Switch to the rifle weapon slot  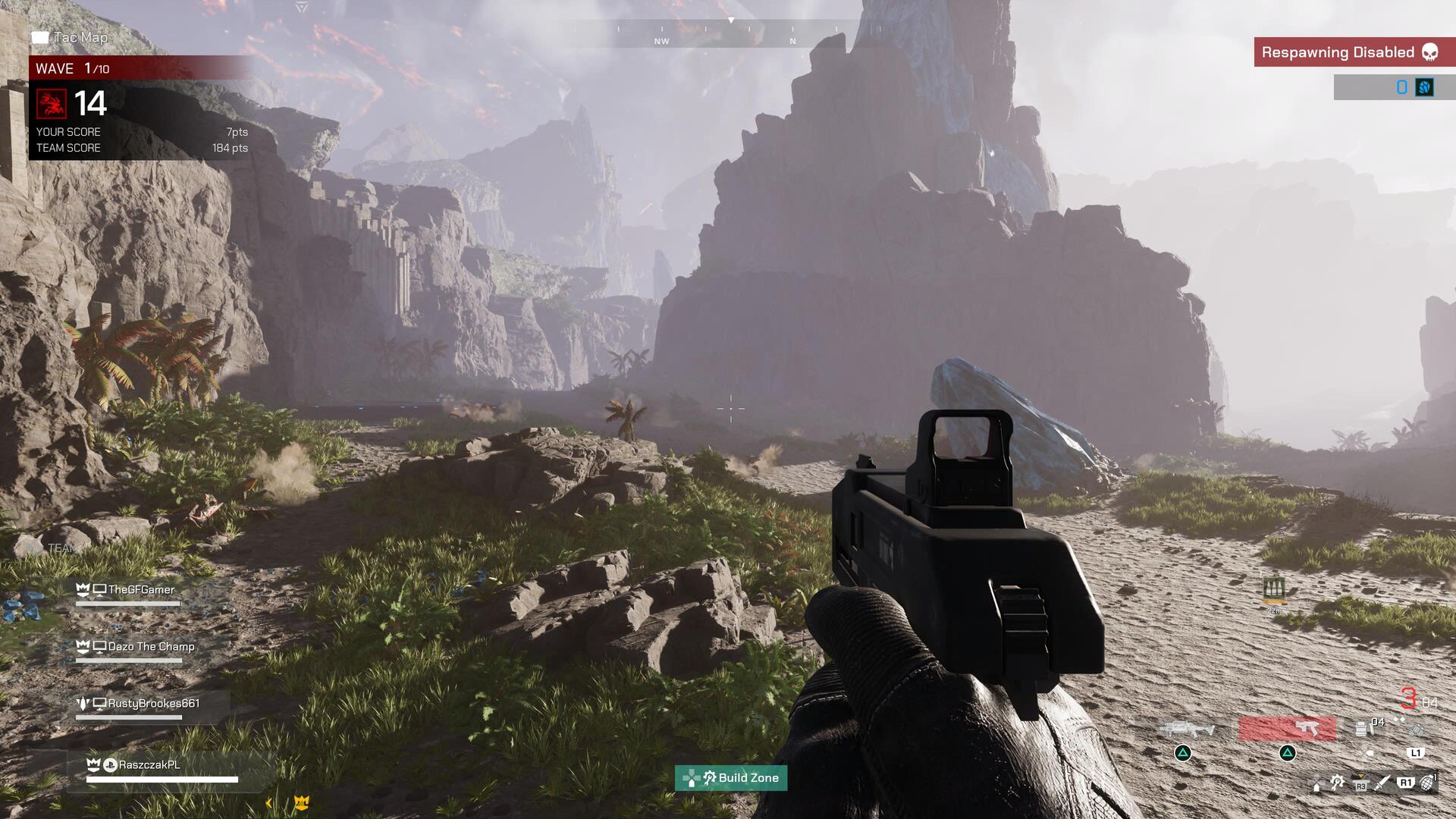(1186, 730)
